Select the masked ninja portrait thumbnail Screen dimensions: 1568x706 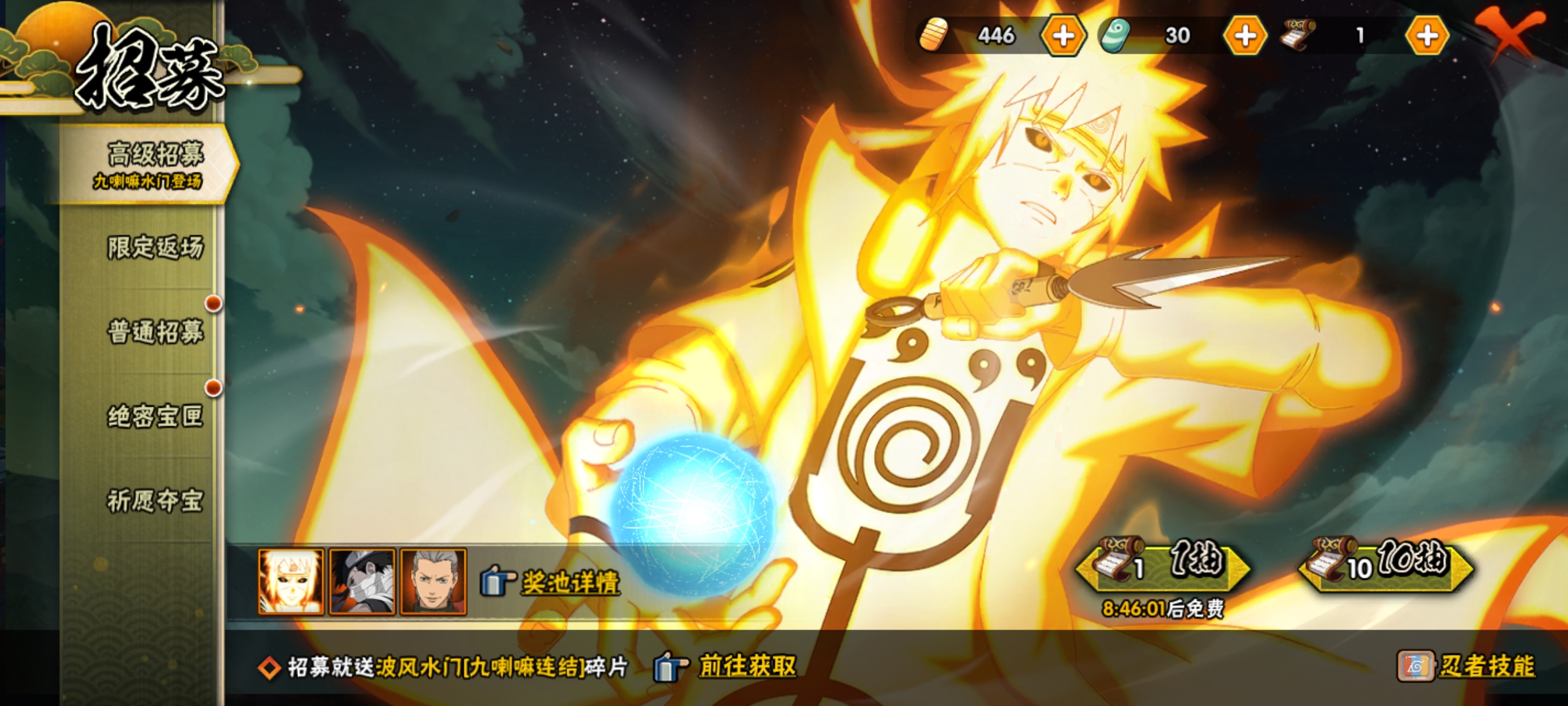(x=362, y=582)
